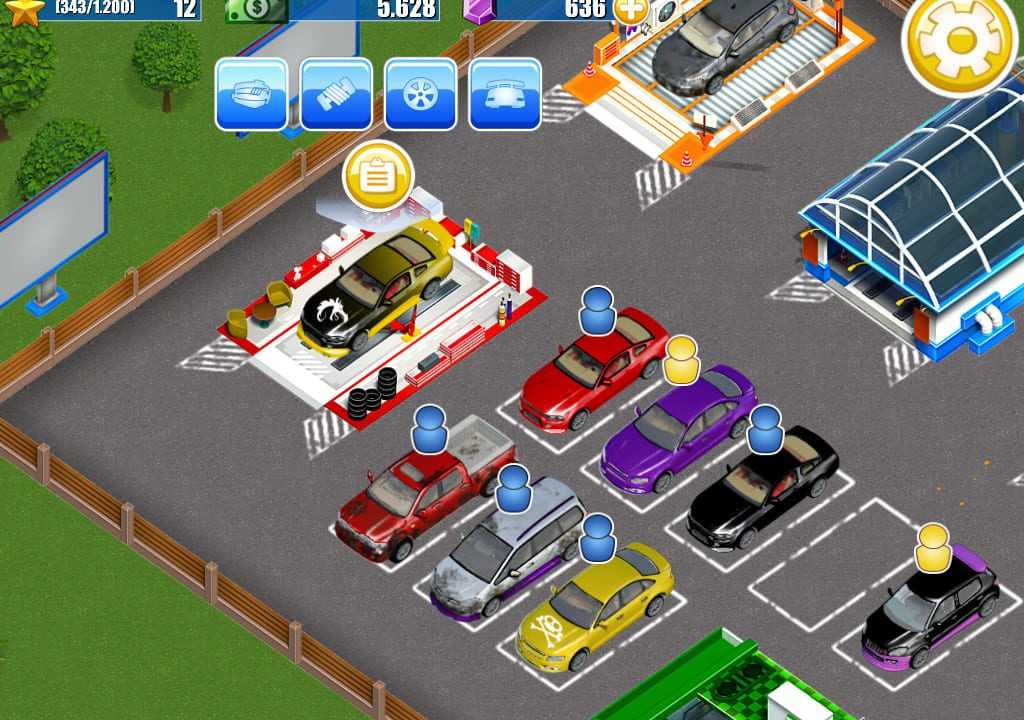The height and width of the screenshot is (720, 1024).
Task: Select the car body icon
Action: pos(505,94)
